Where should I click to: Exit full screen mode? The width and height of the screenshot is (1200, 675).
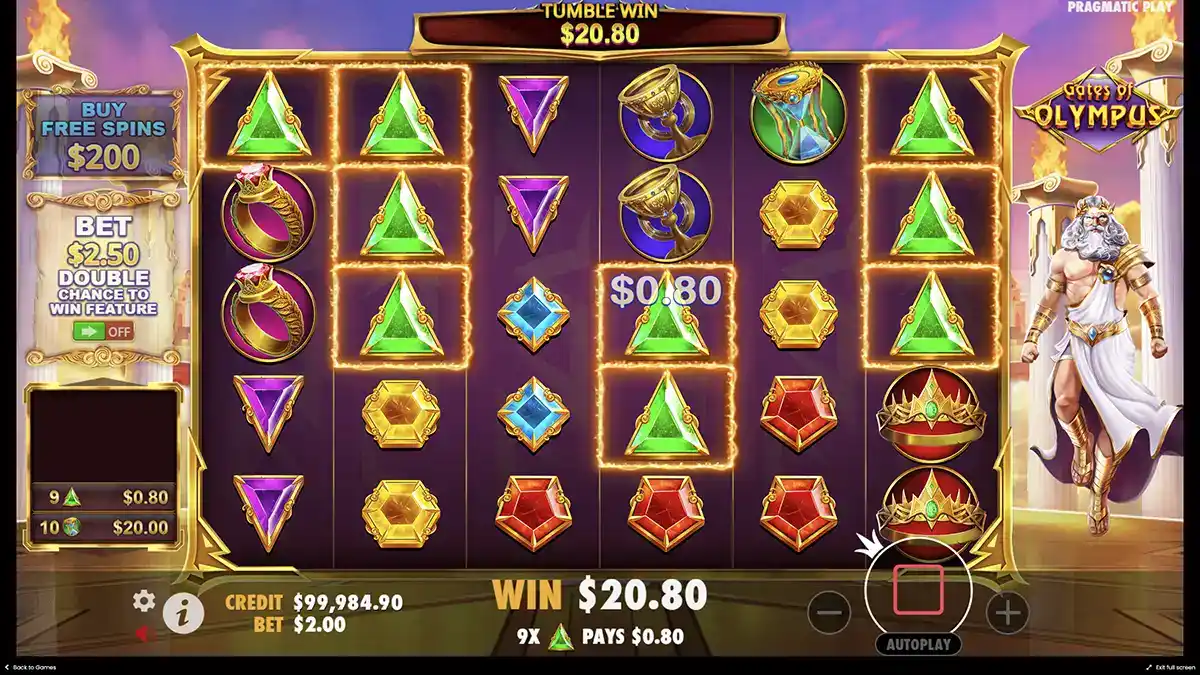(x=1170, y=667)
